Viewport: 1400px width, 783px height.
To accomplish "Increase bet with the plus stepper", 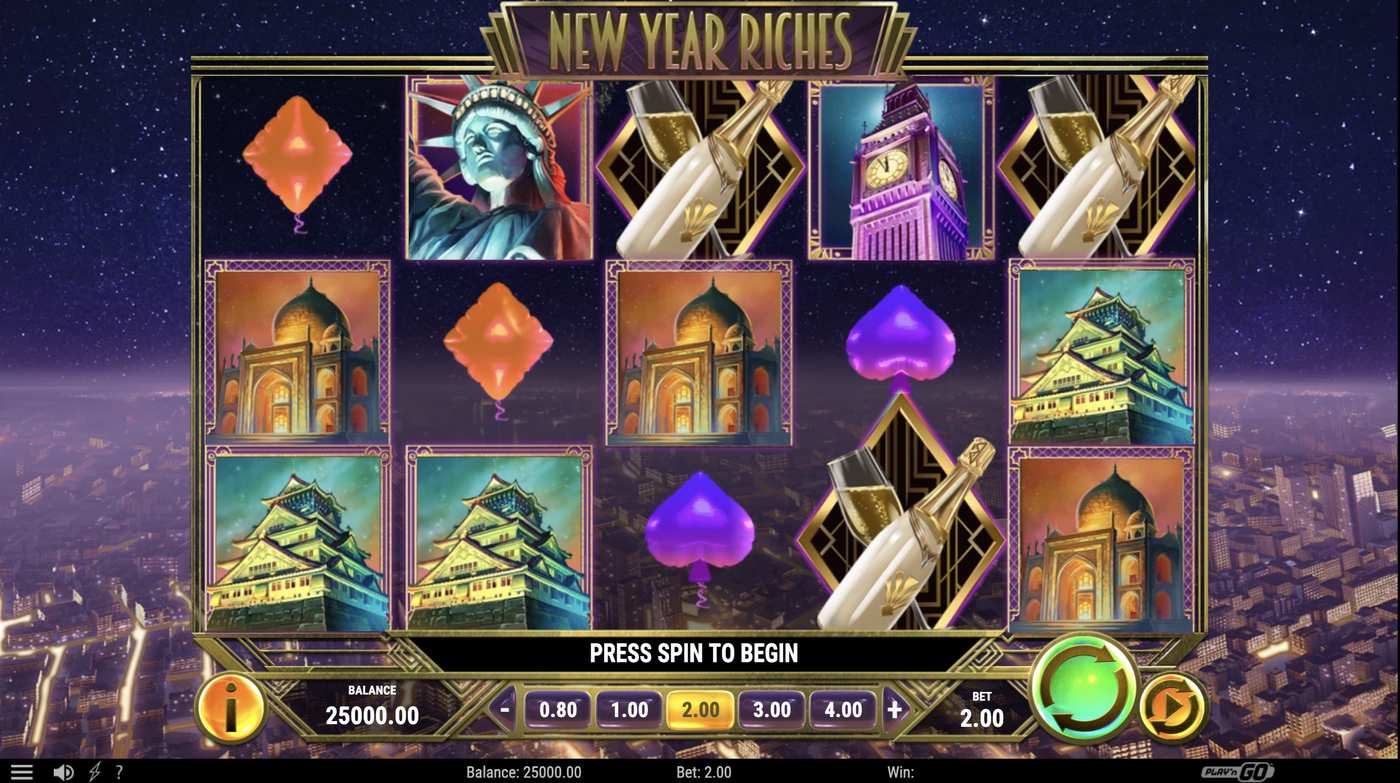I will [x=893, y=709].
